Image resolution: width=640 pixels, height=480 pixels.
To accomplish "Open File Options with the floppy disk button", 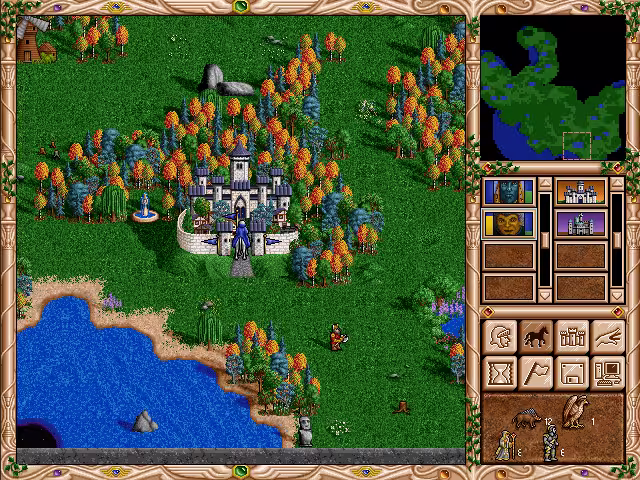I will point(572,373).
